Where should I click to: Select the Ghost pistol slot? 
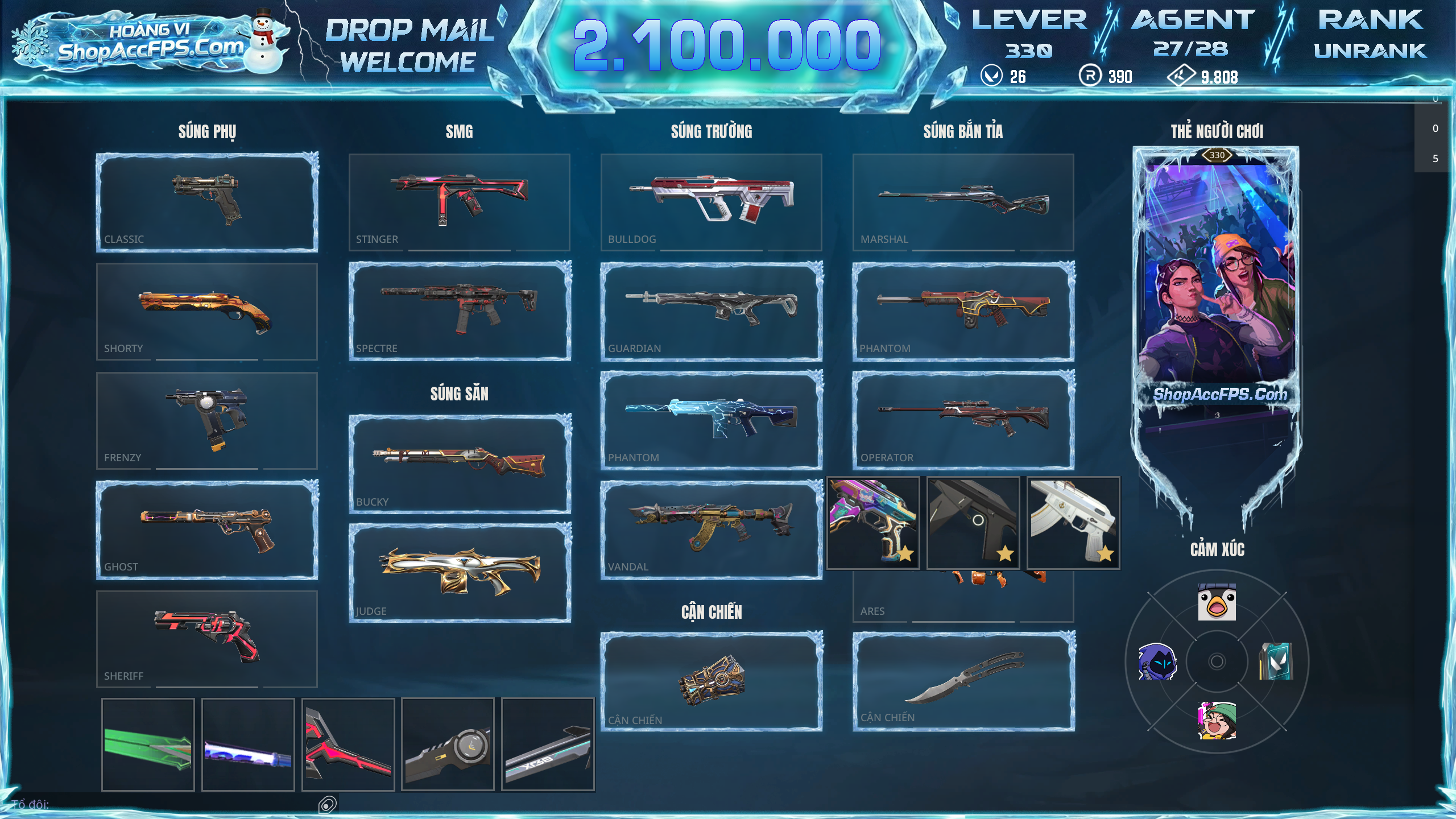(x=207, y=530)
